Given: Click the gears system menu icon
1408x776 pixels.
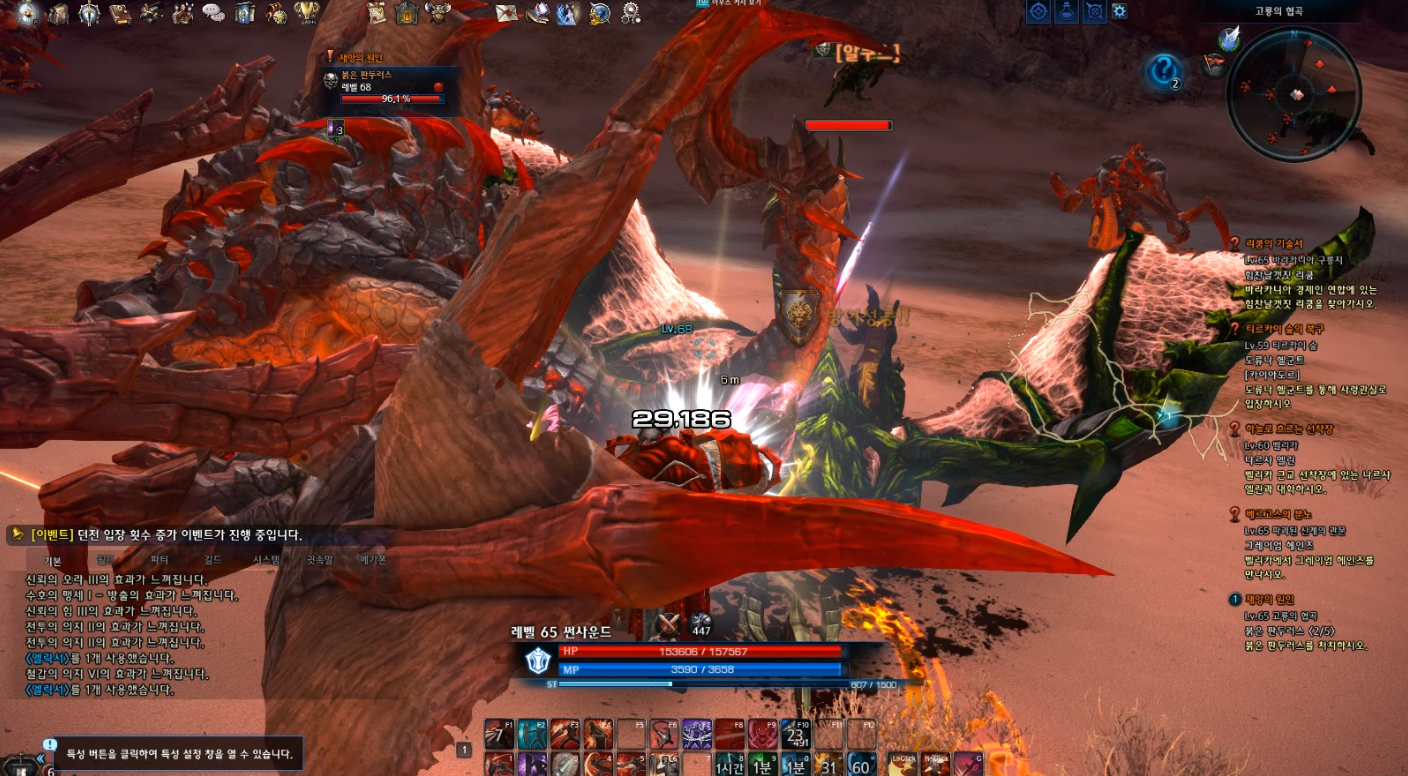Looking at the screenshot, I should 631,13.
